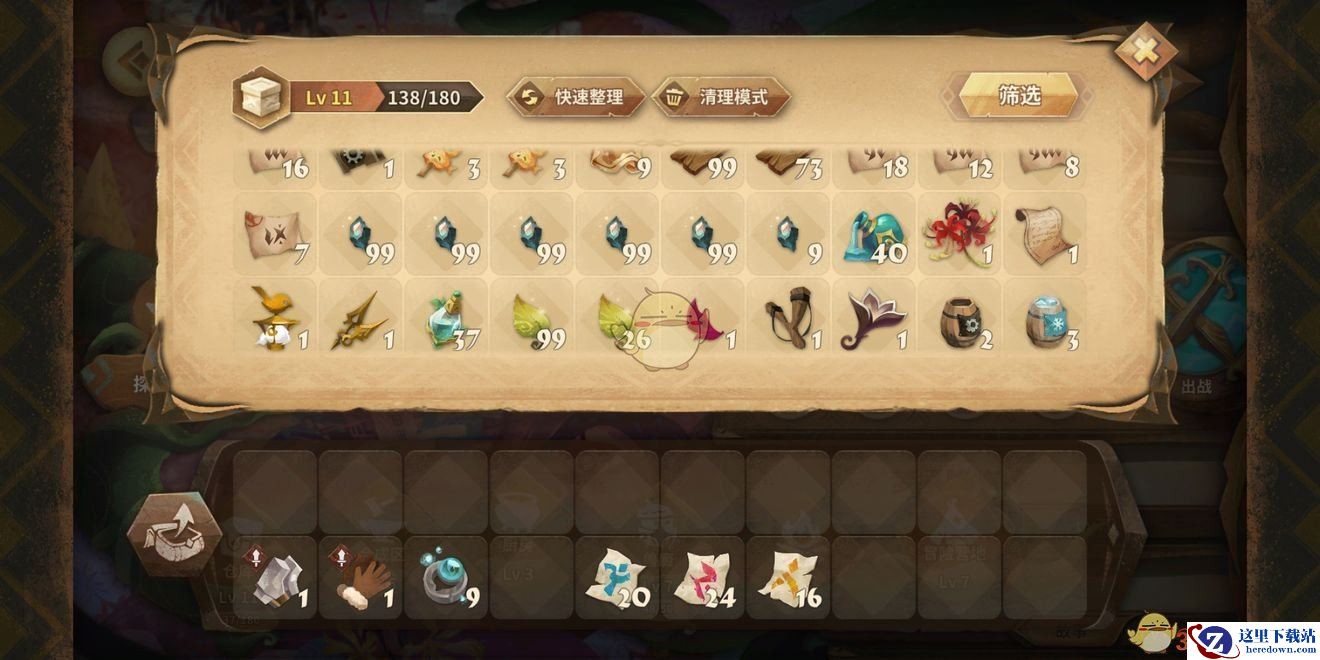This screenshot has width=1320, height=660.
Task: Choose the teal boot item with count 40
Action: (x=874, y=232)
